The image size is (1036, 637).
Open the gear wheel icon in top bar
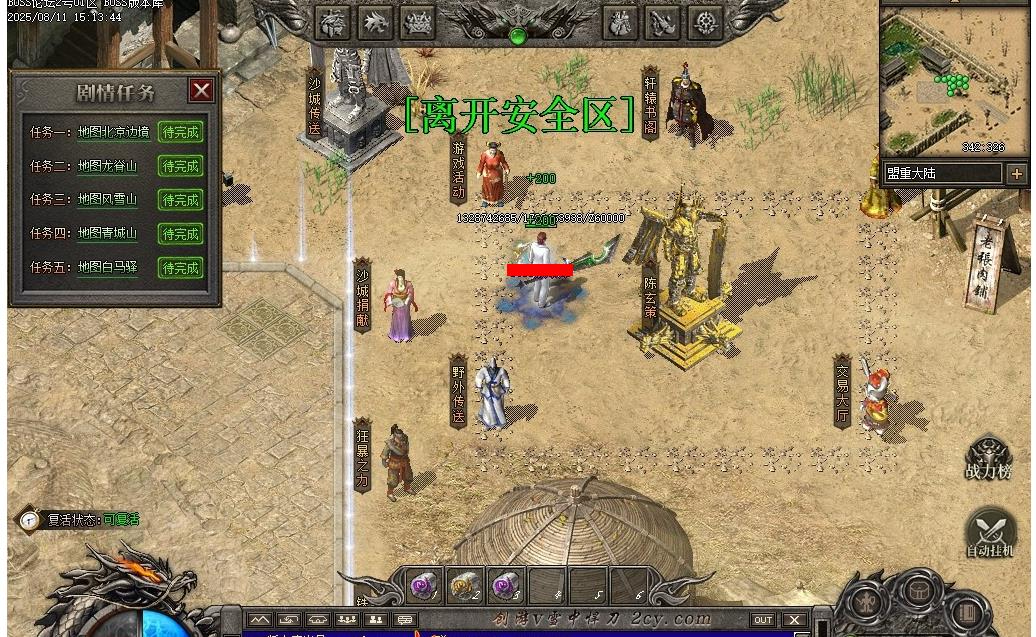(x=705, y=22)
